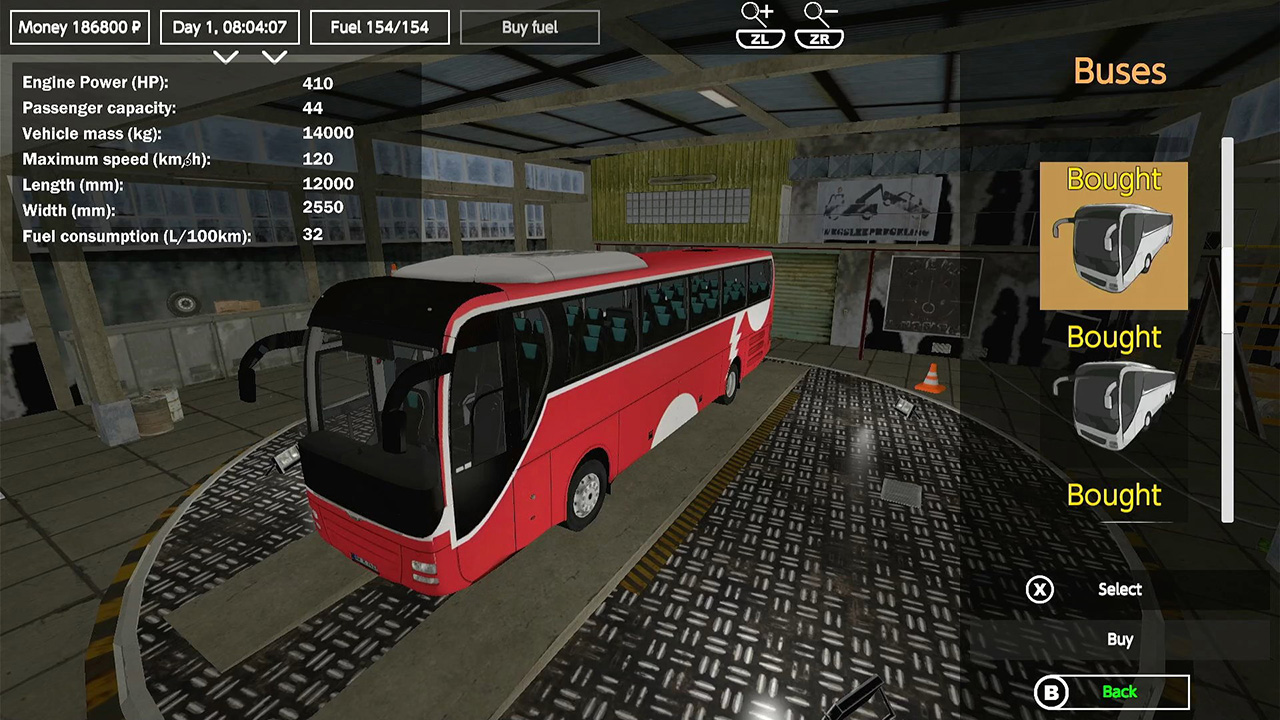Click the first Bought label in Buses list
The image size is (1280, 720).
[x=1113, y=180]
